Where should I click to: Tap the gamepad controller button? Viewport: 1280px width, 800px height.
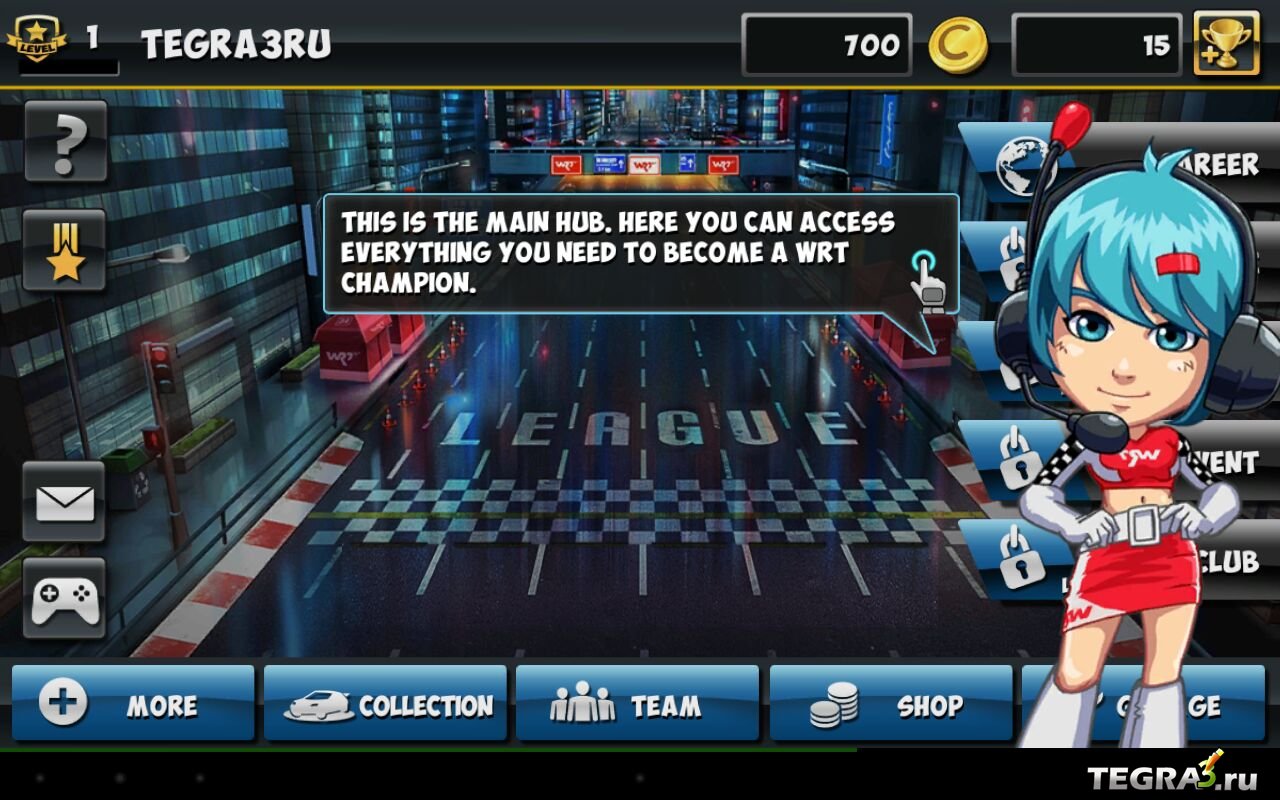[65, 598]
